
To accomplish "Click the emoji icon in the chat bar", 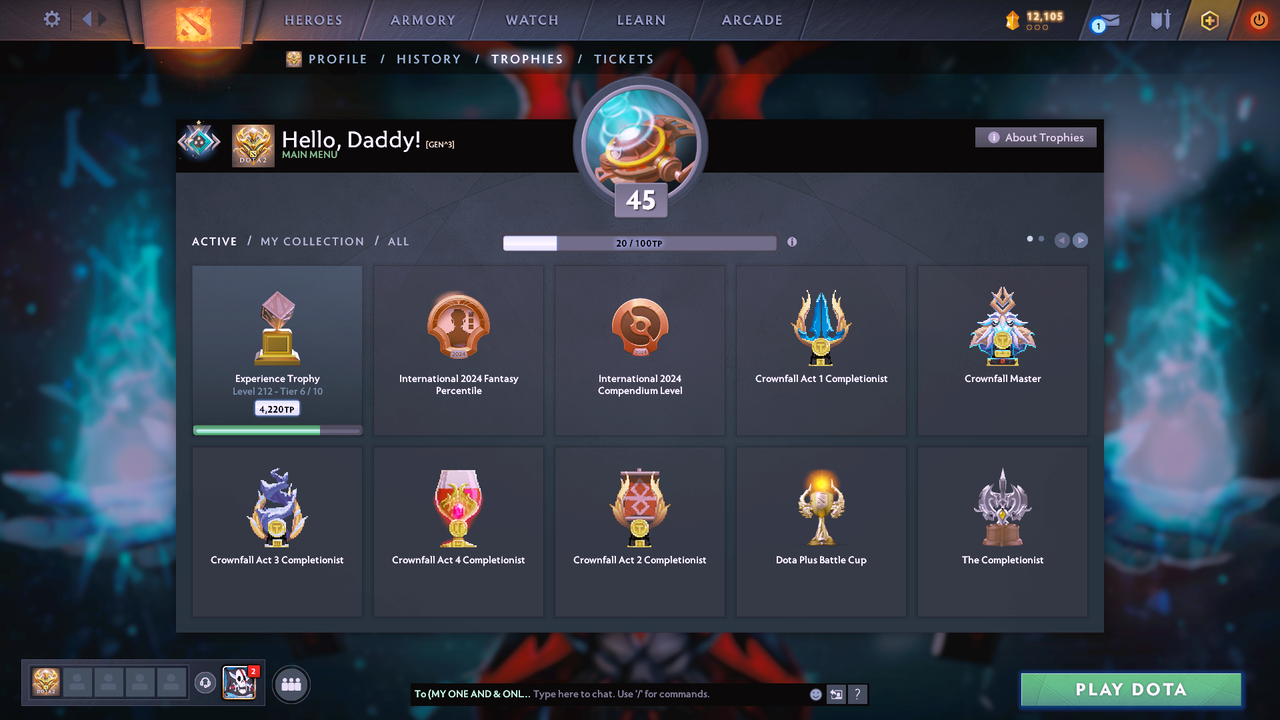I will (815, 693).
